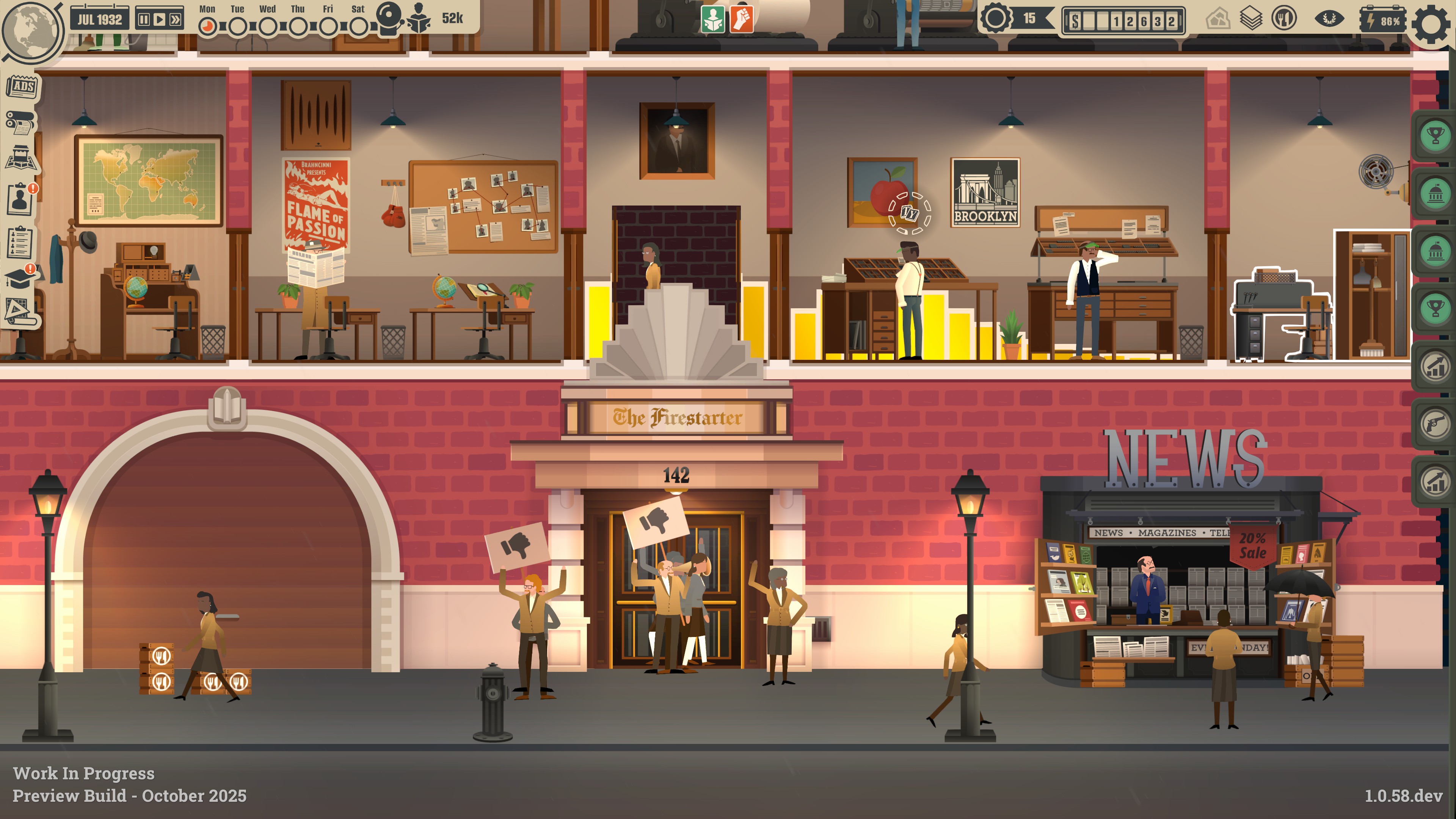Select the selected typesetter worker marker
This screenshot has height=819, width=1456.
[x=910, y=213]
